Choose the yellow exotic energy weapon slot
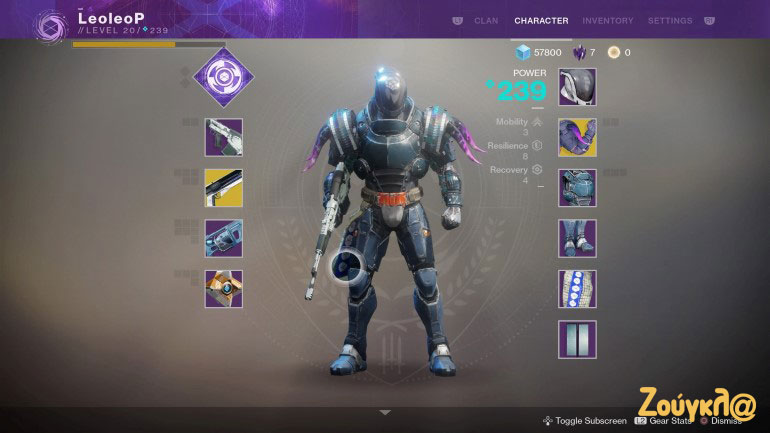 pyautogui.click(x=223, y=188)
